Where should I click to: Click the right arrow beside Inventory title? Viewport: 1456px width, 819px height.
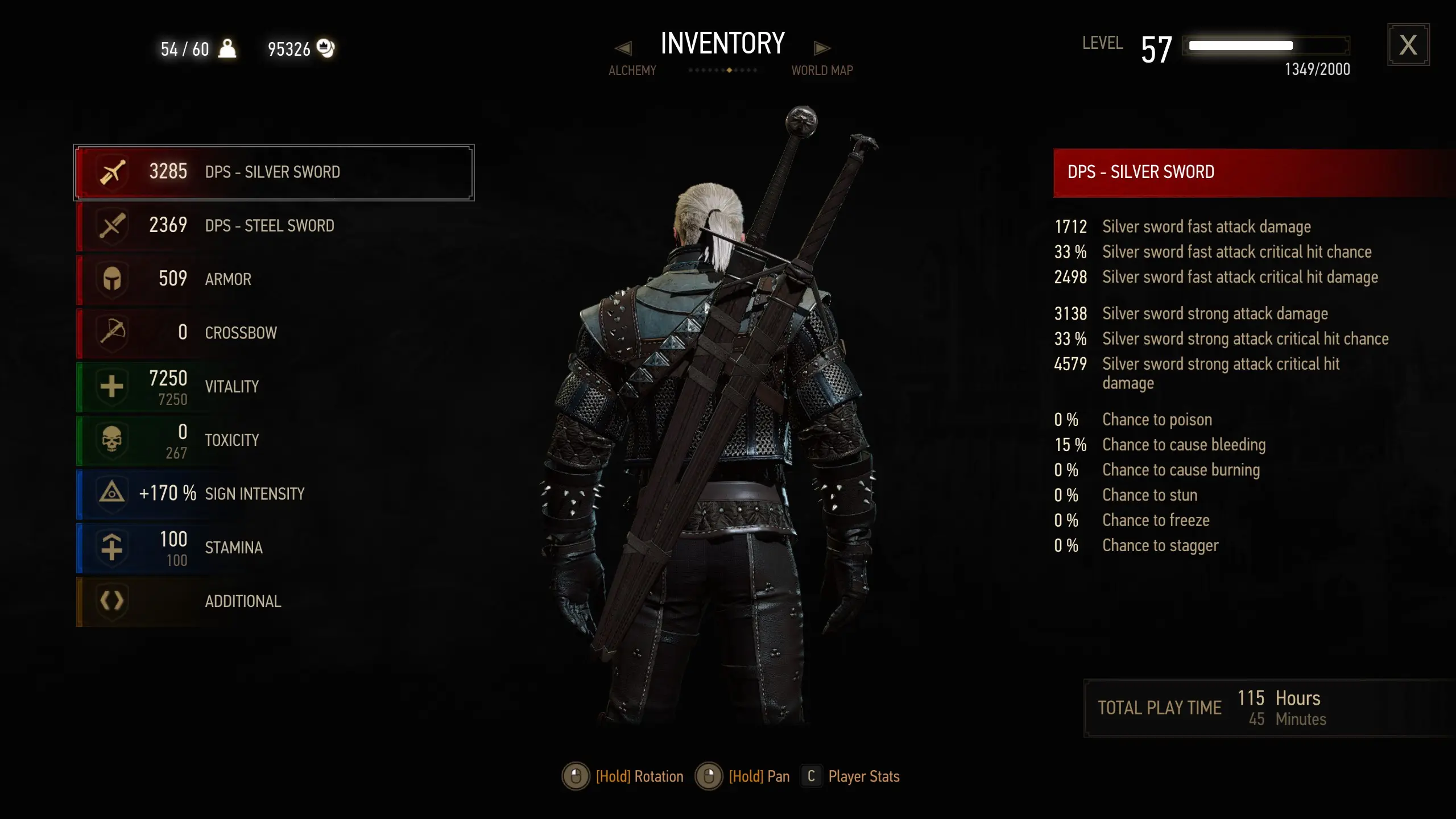pyautogui.click(x=822, y=48)
